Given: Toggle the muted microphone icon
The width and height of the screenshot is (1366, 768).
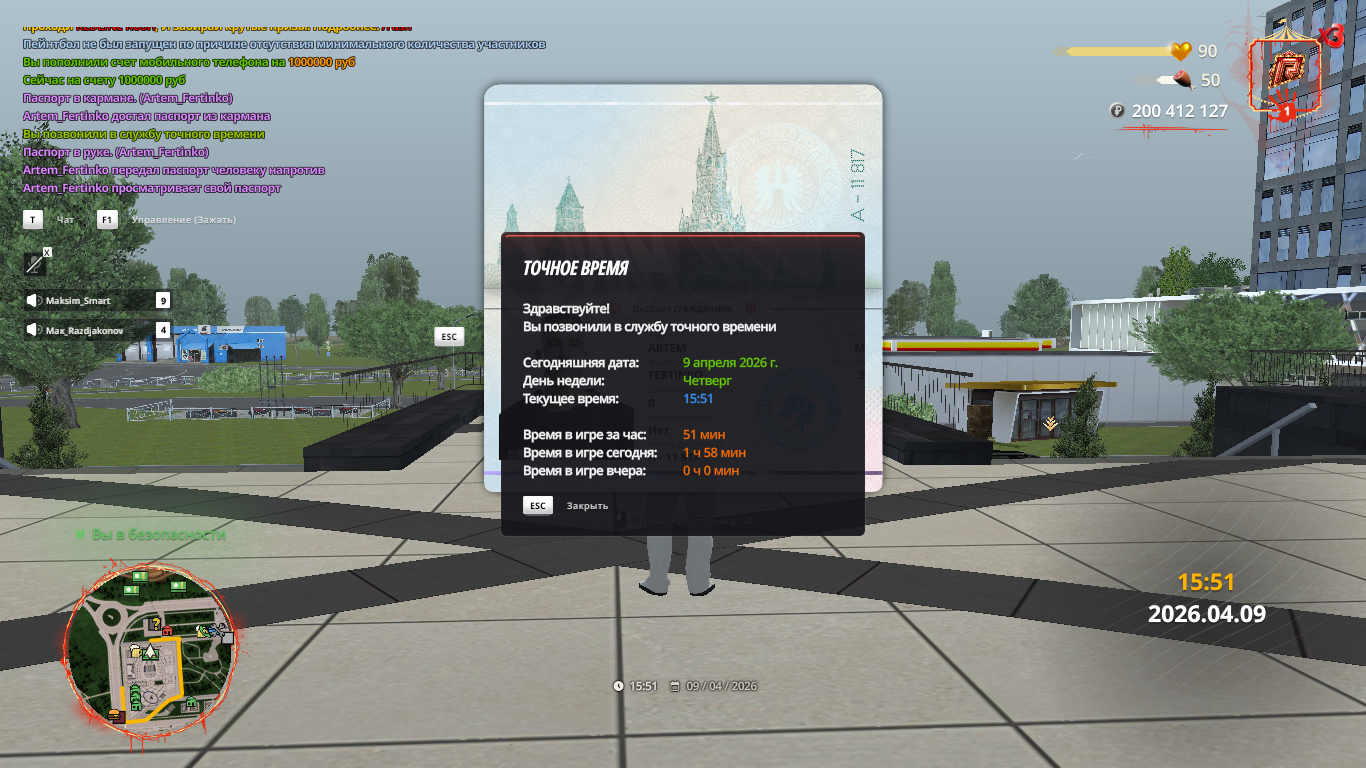Looking at the screenshot, I should click(35, 264).
